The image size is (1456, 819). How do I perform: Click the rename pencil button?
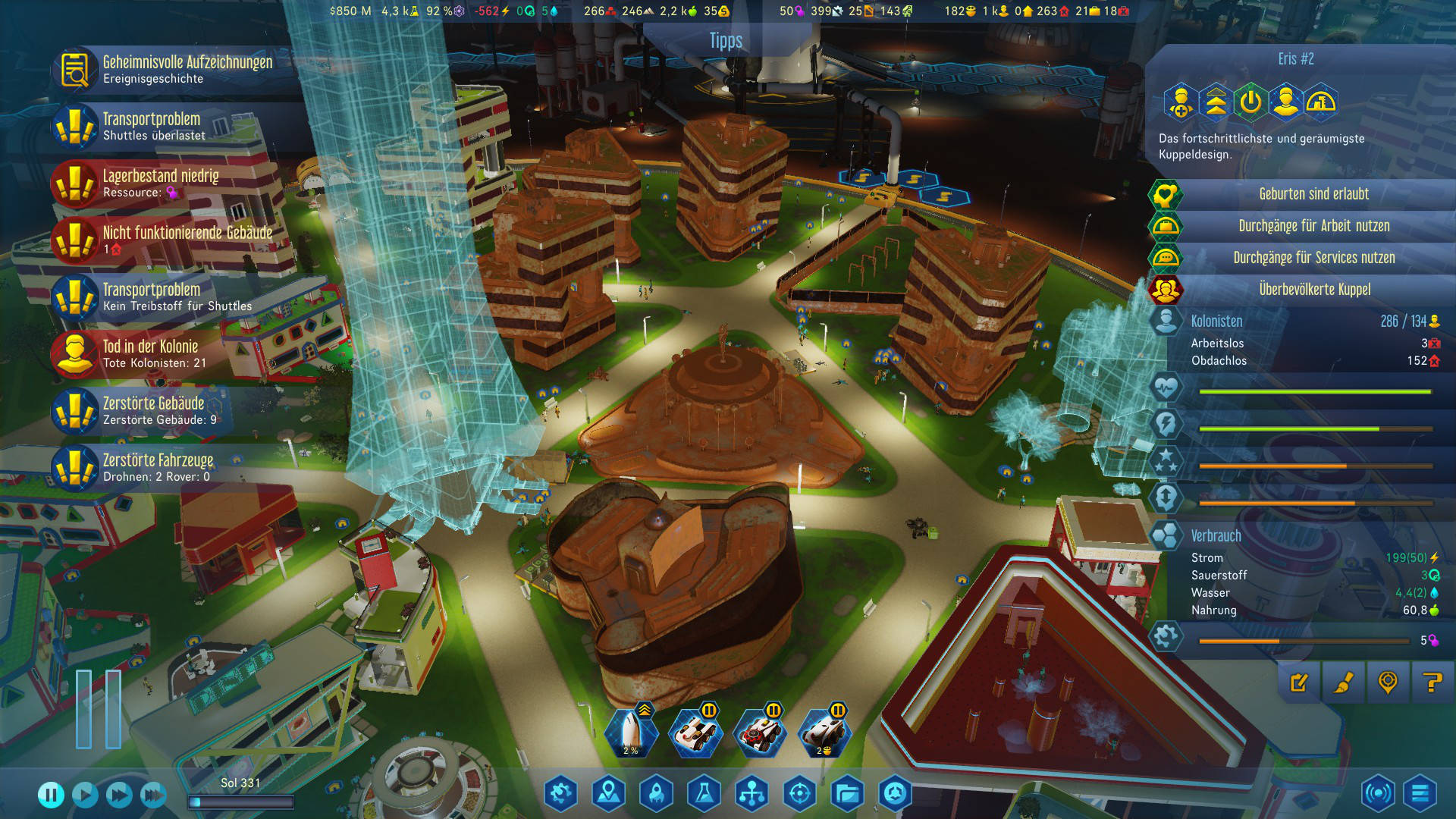click(1299, 682)
